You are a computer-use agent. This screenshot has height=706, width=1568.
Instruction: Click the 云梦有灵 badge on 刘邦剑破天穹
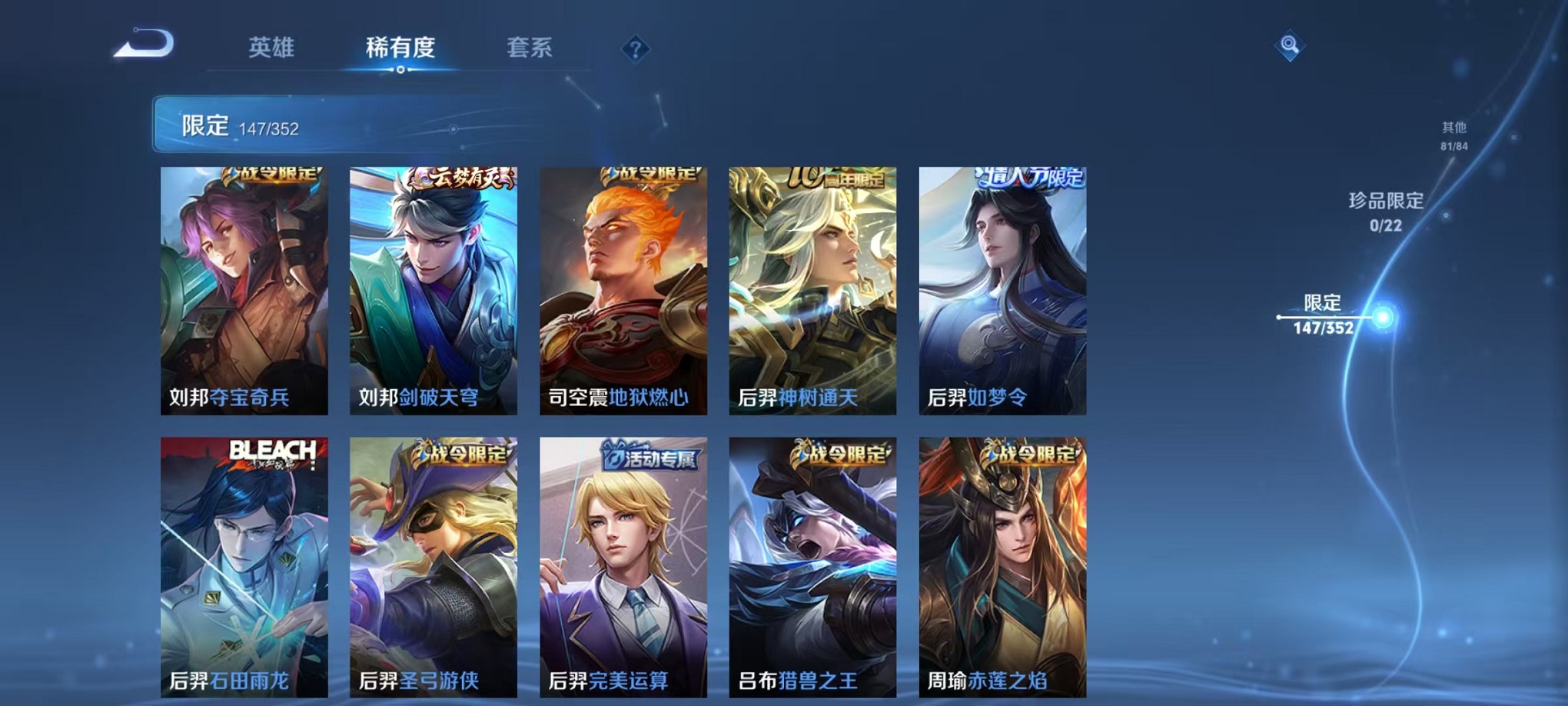[x=462, y=175]
